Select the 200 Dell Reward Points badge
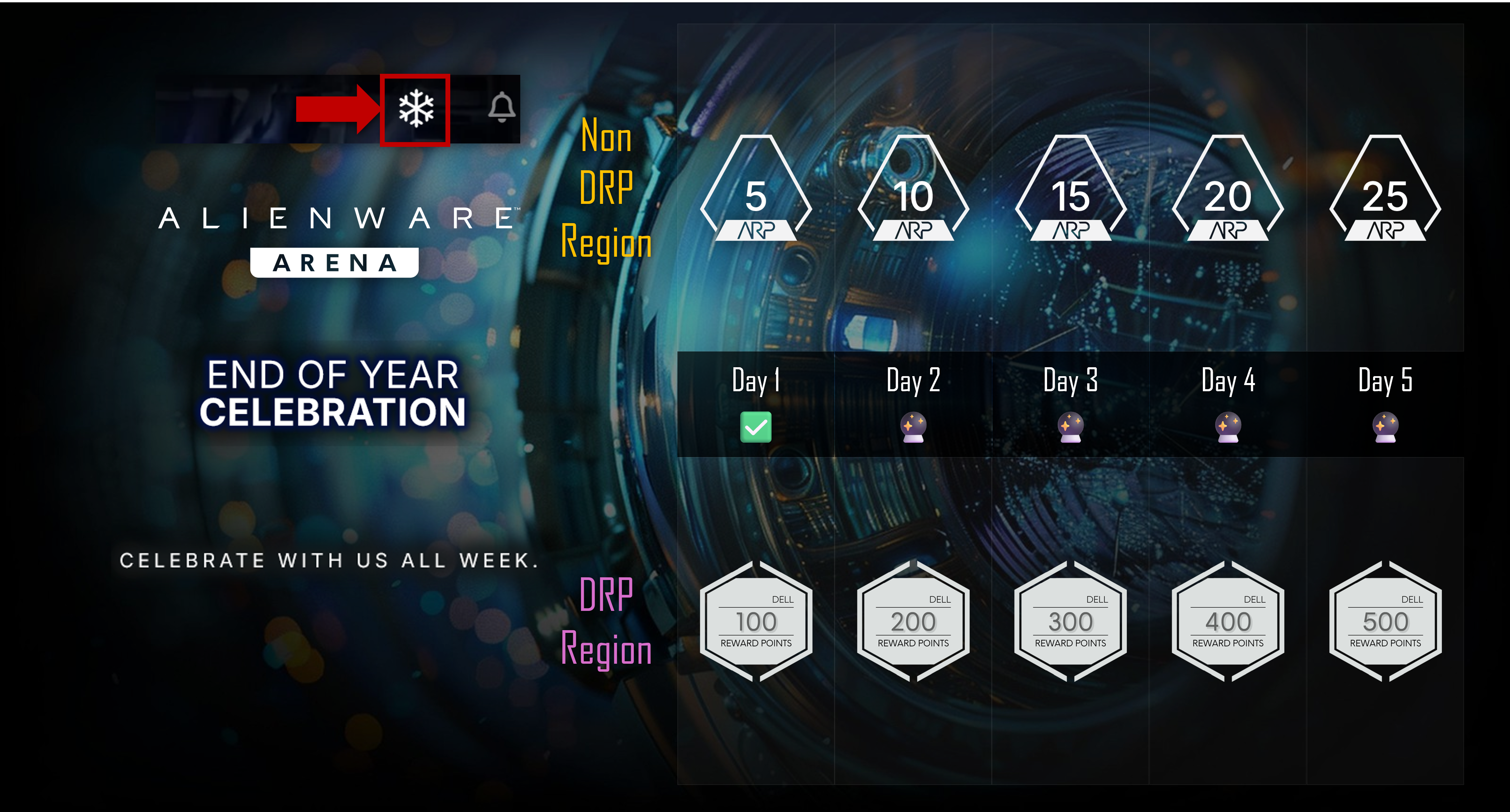Screen dimensions: 1510x812 tap(913, 622)
